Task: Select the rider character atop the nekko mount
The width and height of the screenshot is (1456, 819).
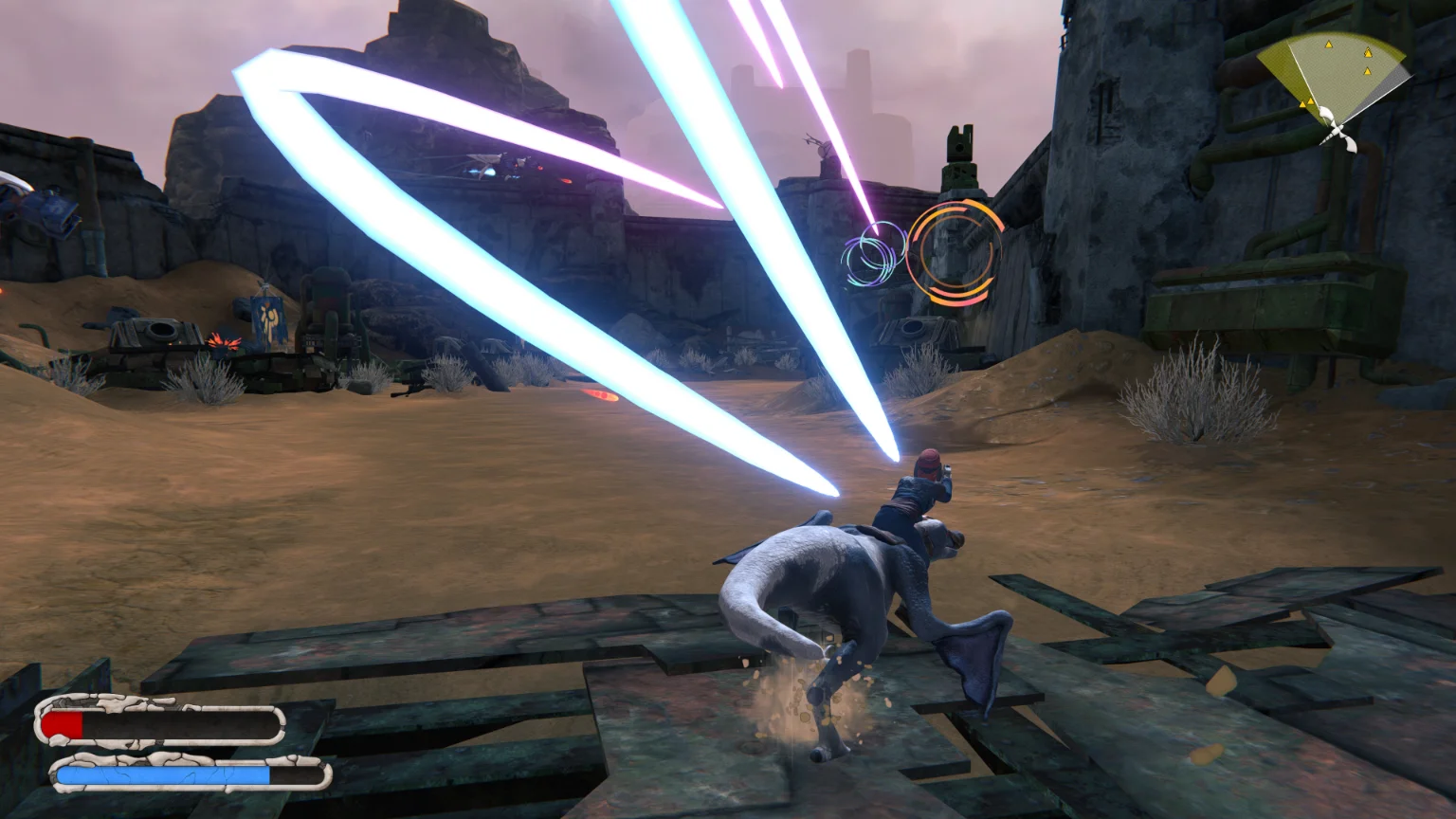Action: click(918, 493)
